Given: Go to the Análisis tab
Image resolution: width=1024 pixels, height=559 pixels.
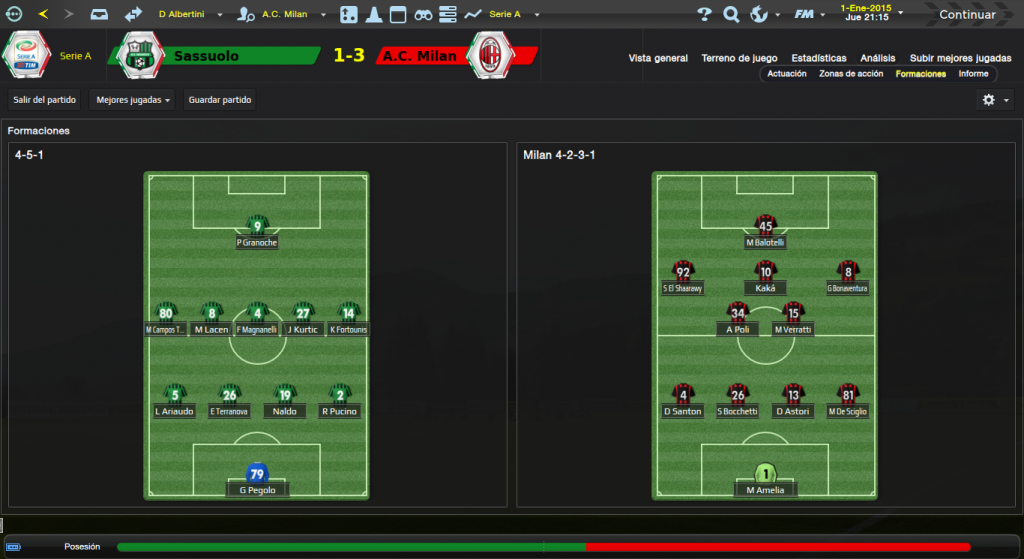Looking at the screenshot, I should click(877, 58).
